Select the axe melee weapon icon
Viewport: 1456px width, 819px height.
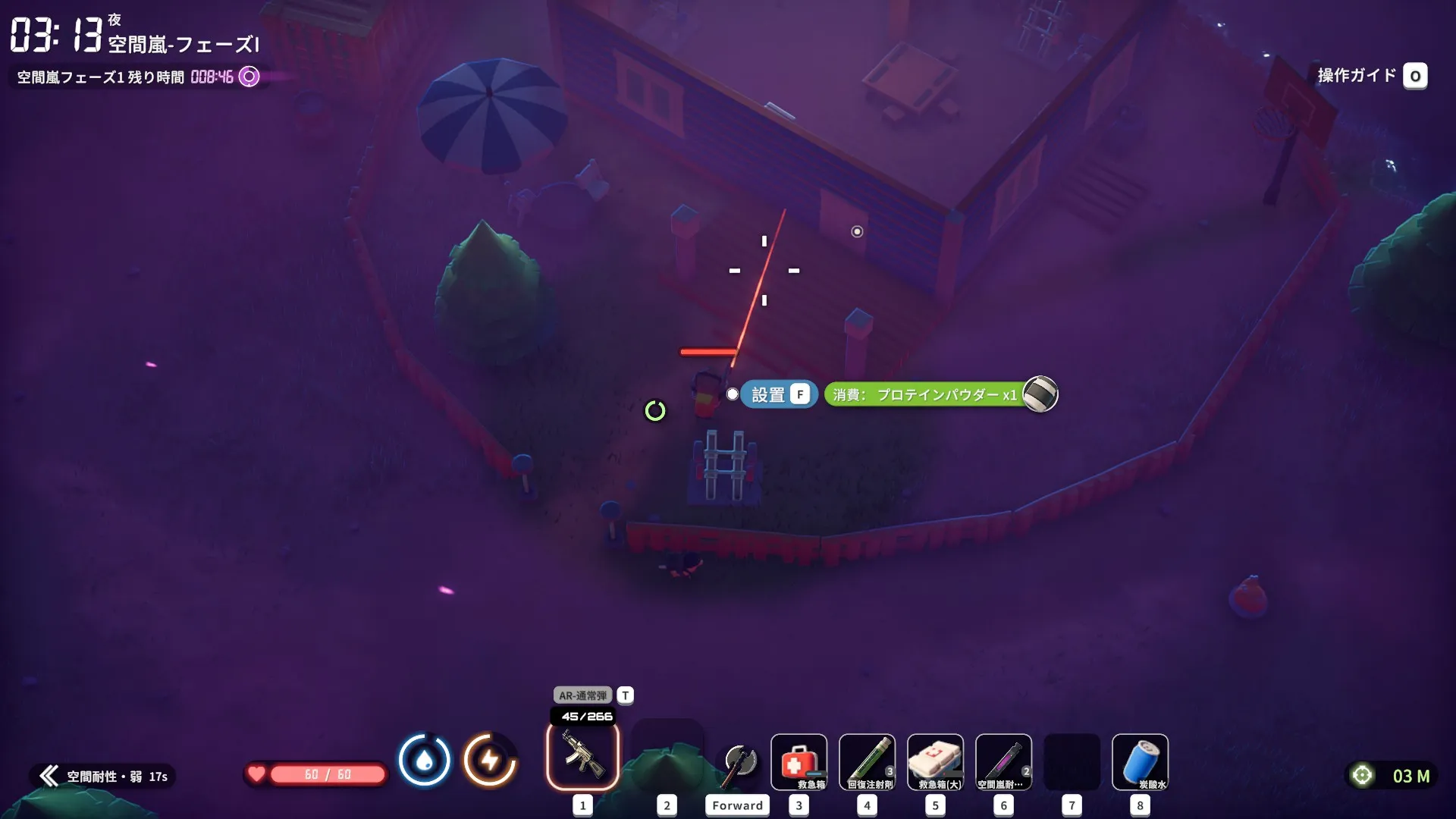pyautogui.click(x=739, y=763)
